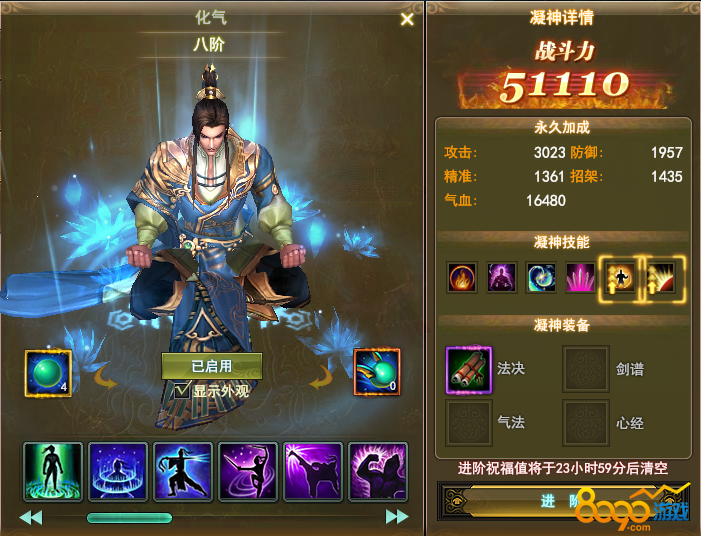Choose the purple sword dancer form

248,469
